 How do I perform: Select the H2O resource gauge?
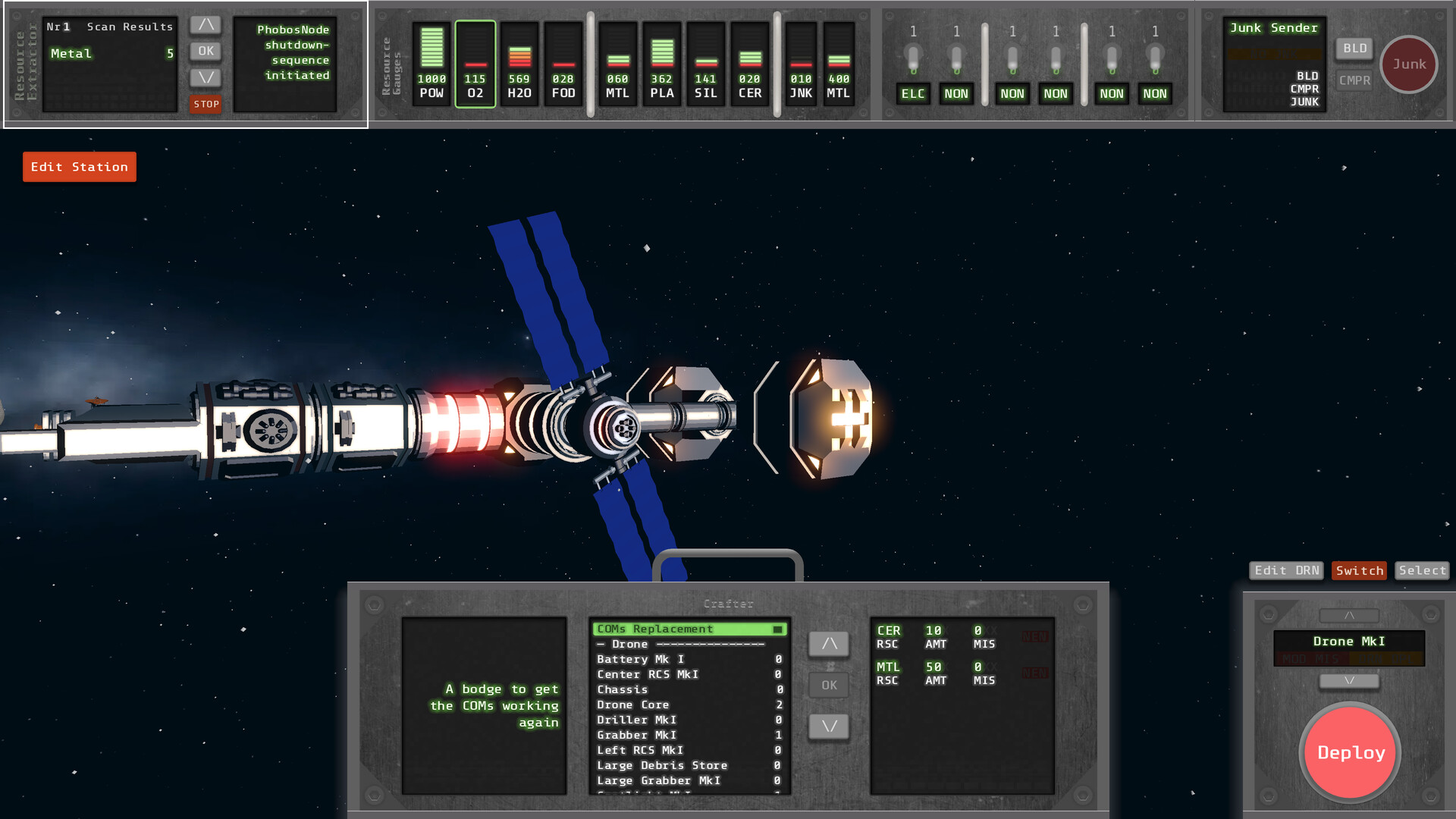coord(519,64)
